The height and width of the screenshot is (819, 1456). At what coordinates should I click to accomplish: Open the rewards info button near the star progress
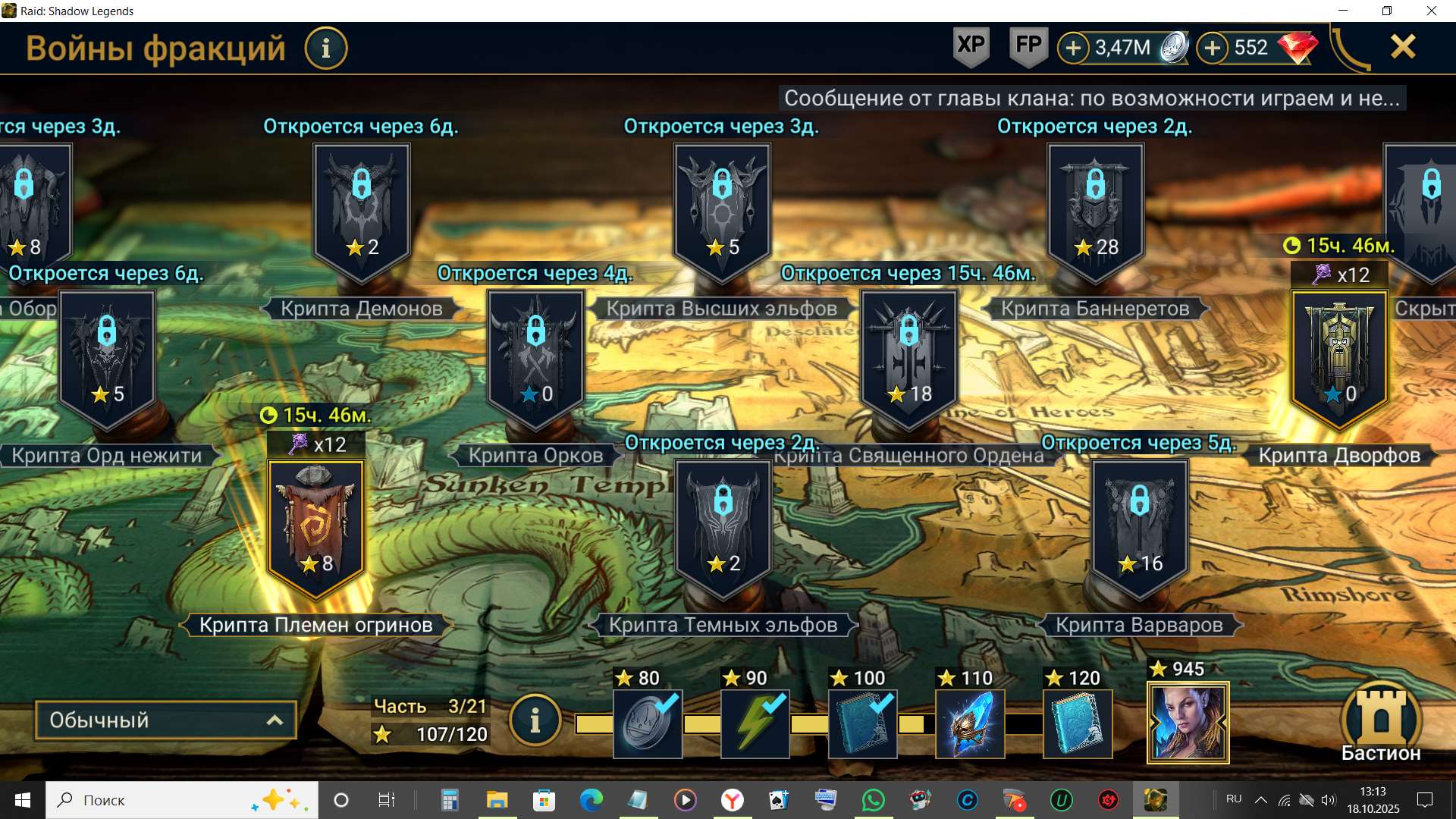pos(535,720)
